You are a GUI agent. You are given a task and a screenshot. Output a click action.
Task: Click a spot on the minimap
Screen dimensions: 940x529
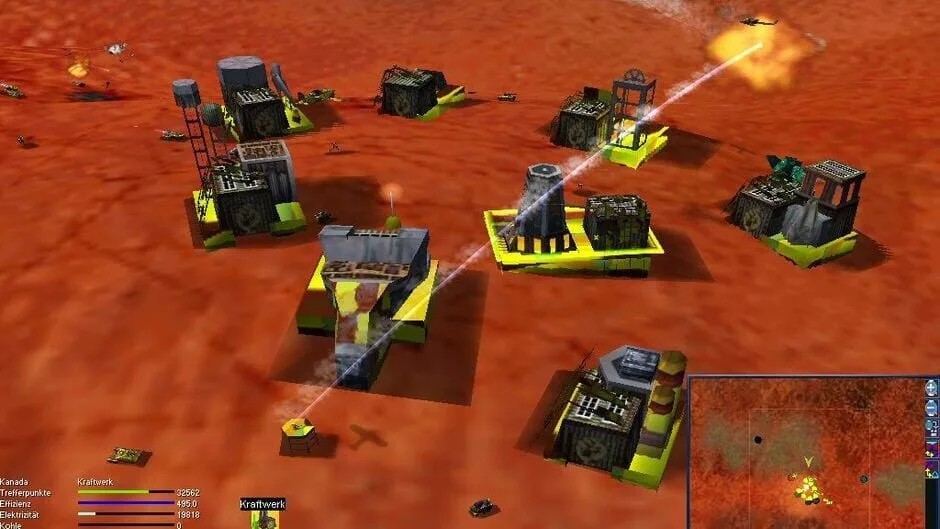800,450
